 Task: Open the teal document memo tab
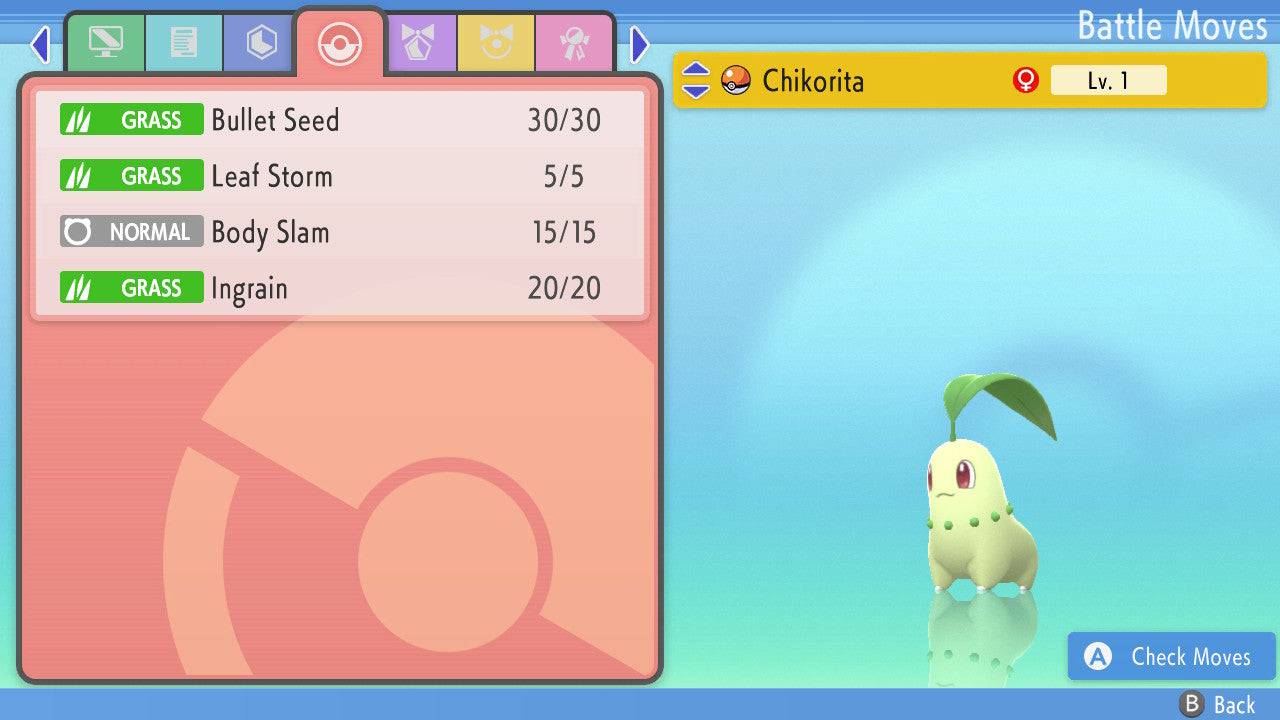pos(183,43)
